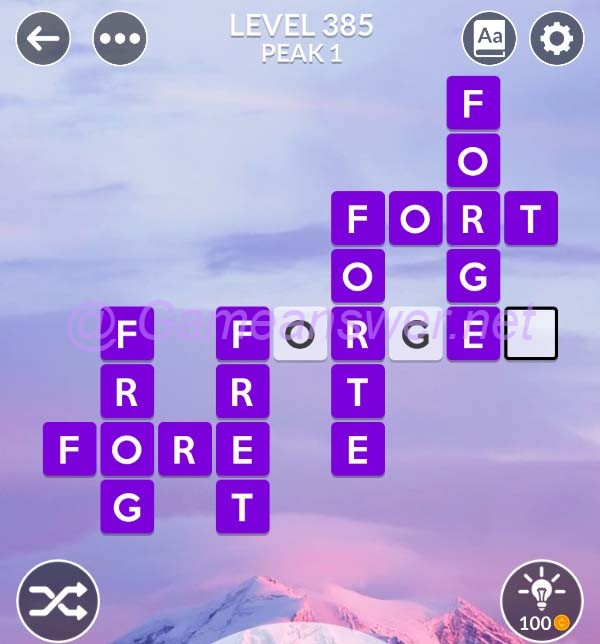
Task: Open the gear settings menu
Action: click(556, 39)
